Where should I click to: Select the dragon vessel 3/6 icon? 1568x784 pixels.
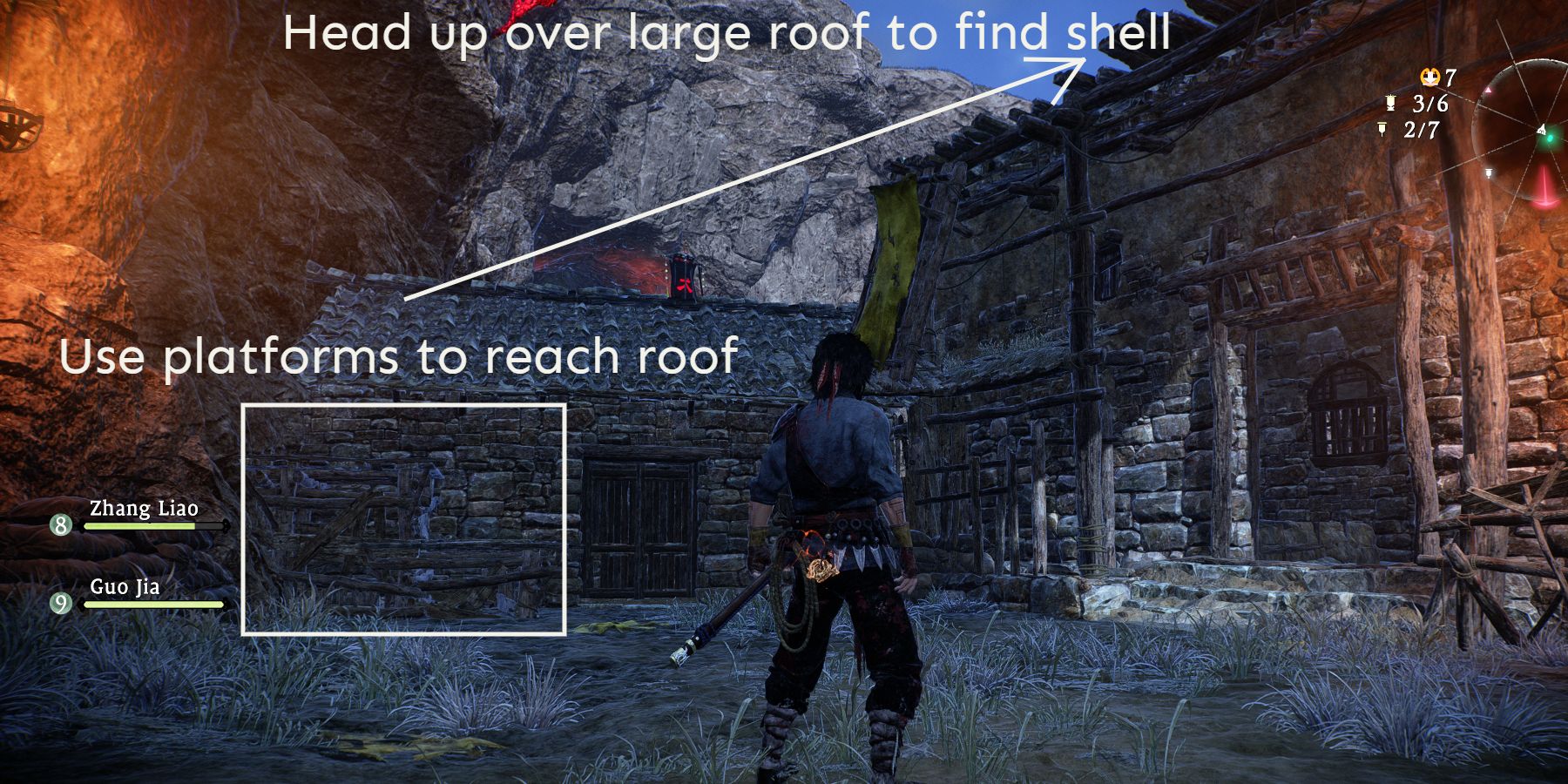coord(1391,104)
